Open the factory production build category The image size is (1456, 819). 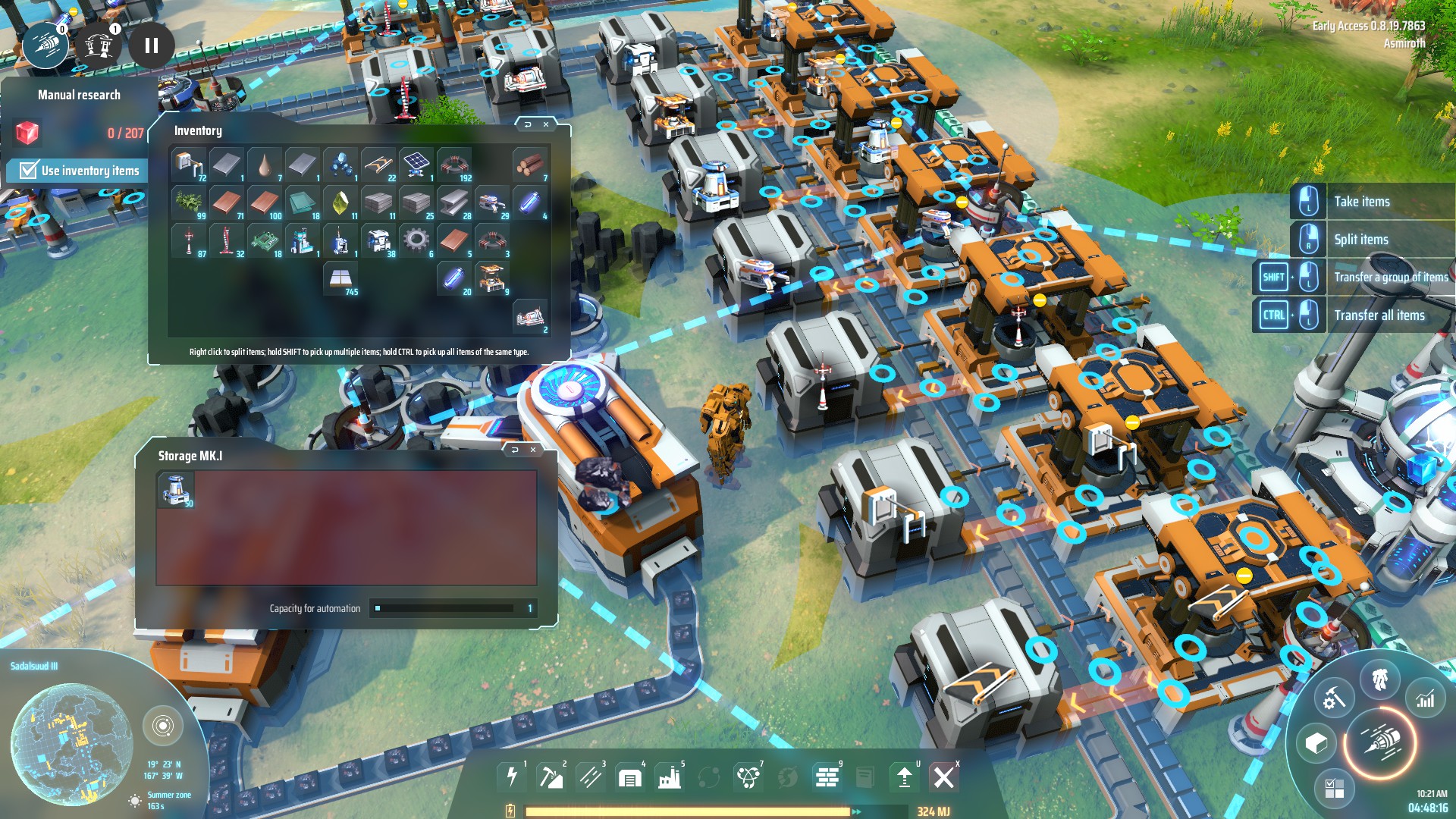point(669,777)
